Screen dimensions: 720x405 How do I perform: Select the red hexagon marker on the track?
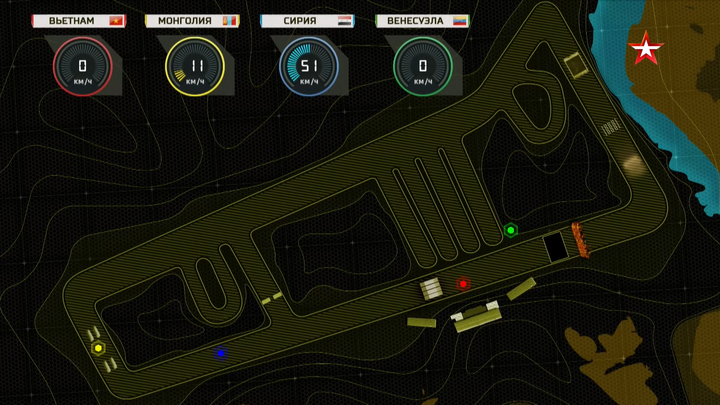coord(463,284)
